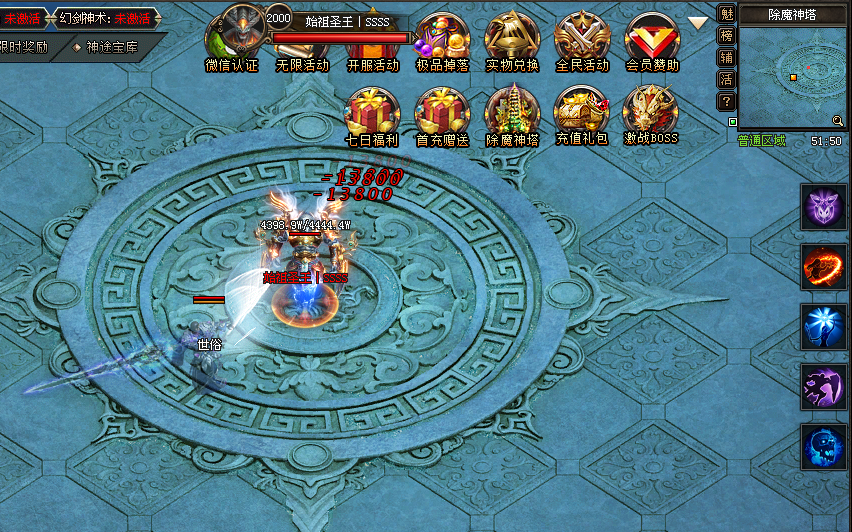Viewport: 852px width, 532px height.
Task: Open the 激战BOSS dragon icon
Action: point(651,112)
